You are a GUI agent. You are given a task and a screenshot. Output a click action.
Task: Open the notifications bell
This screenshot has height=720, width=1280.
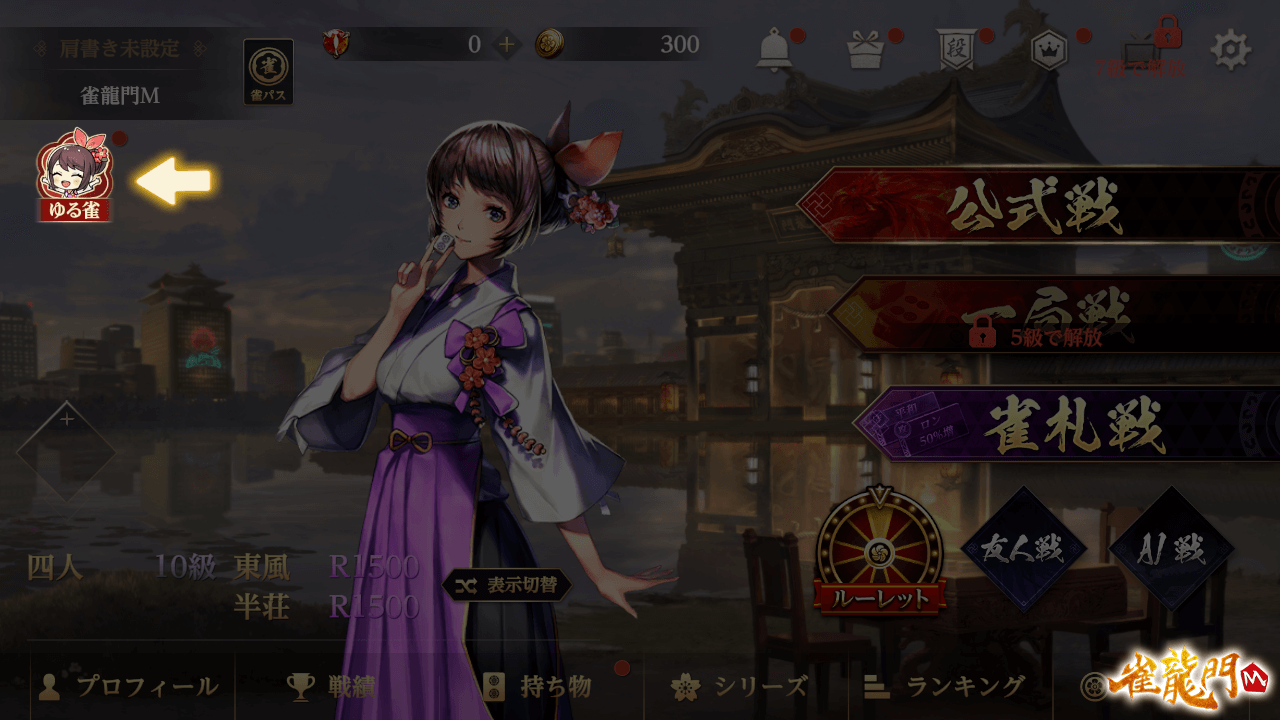click(x=773, y=49)
